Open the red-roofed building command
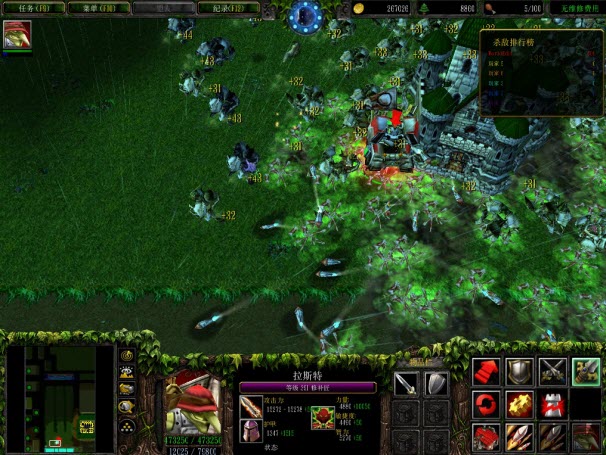 click(487, 437)
